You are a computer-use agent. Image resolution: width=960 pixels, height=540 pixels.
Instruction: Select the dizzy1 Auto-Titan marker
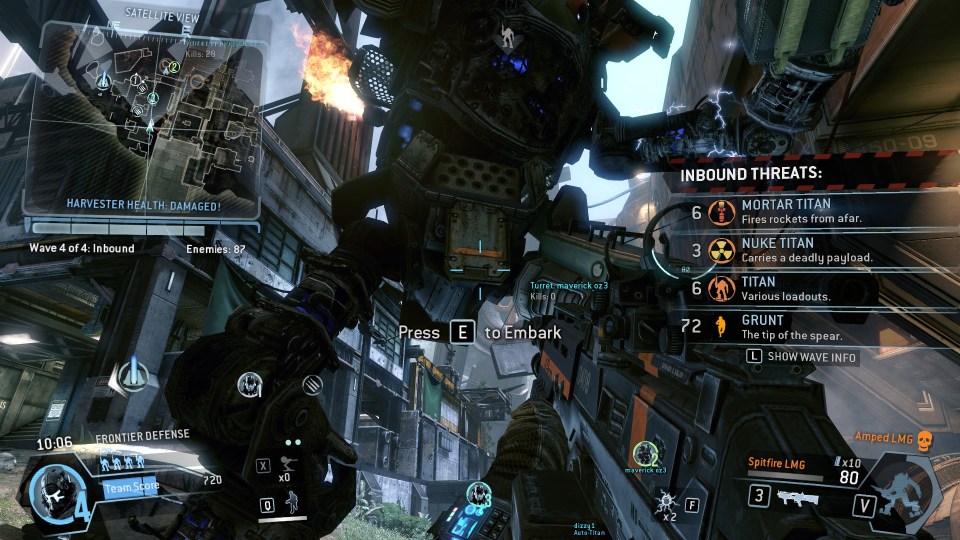click(x=480, y=495)
